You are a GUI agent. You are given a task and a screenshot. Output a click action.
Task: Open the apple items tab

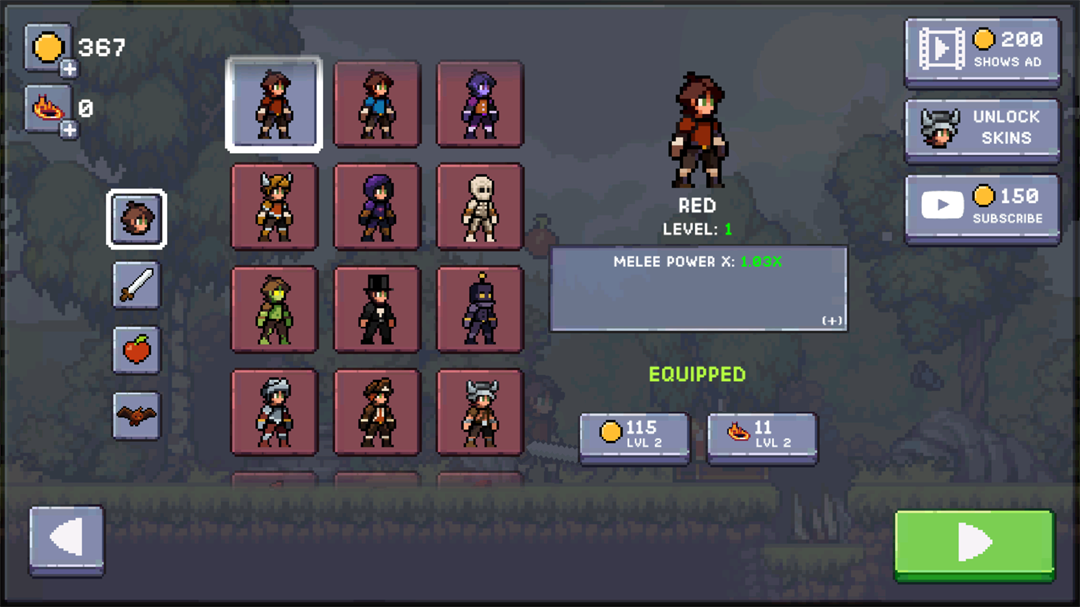point(137,350)
